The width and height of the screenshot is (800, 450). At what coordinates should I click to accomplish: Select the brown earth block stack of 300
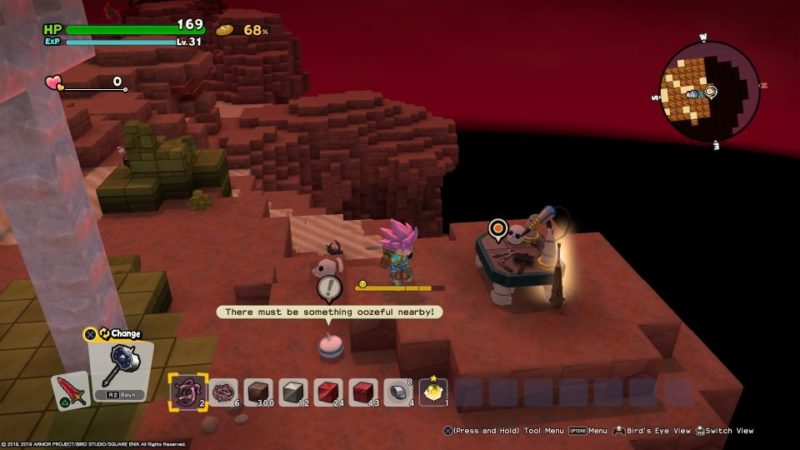[x=258, y=392]
